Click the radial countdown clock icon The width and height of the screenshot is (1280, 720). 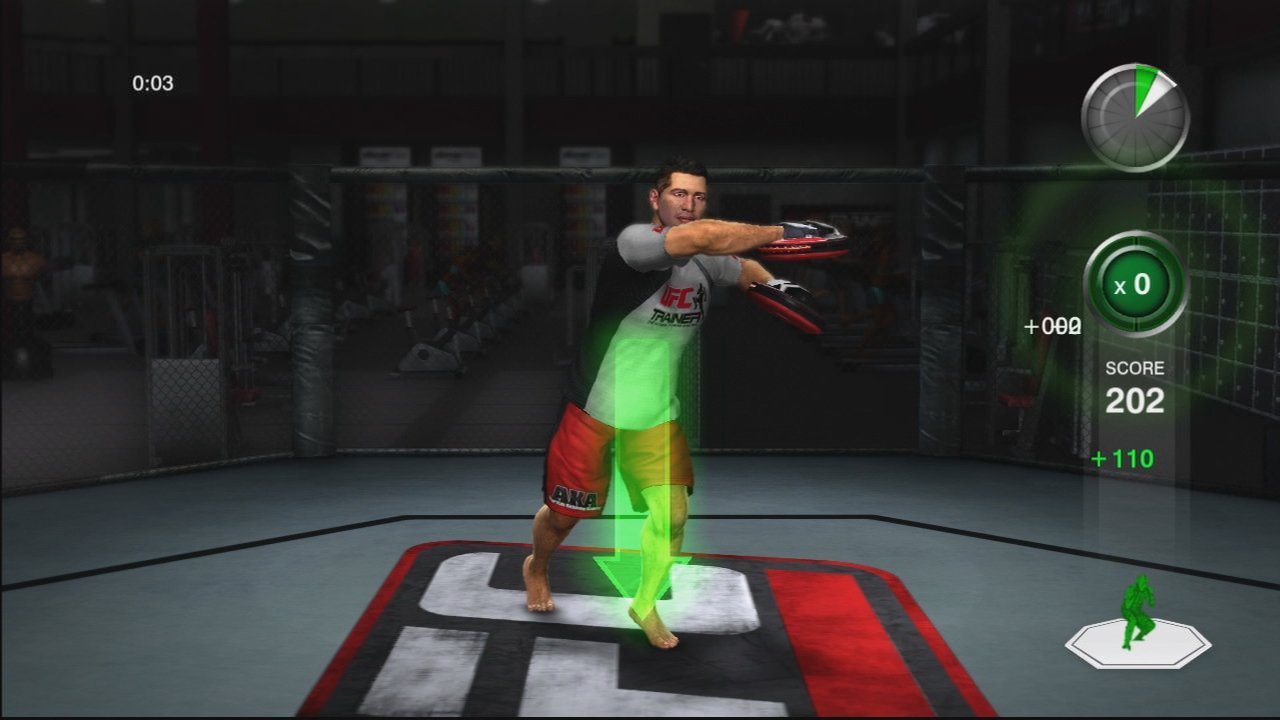click(1135, 115)
